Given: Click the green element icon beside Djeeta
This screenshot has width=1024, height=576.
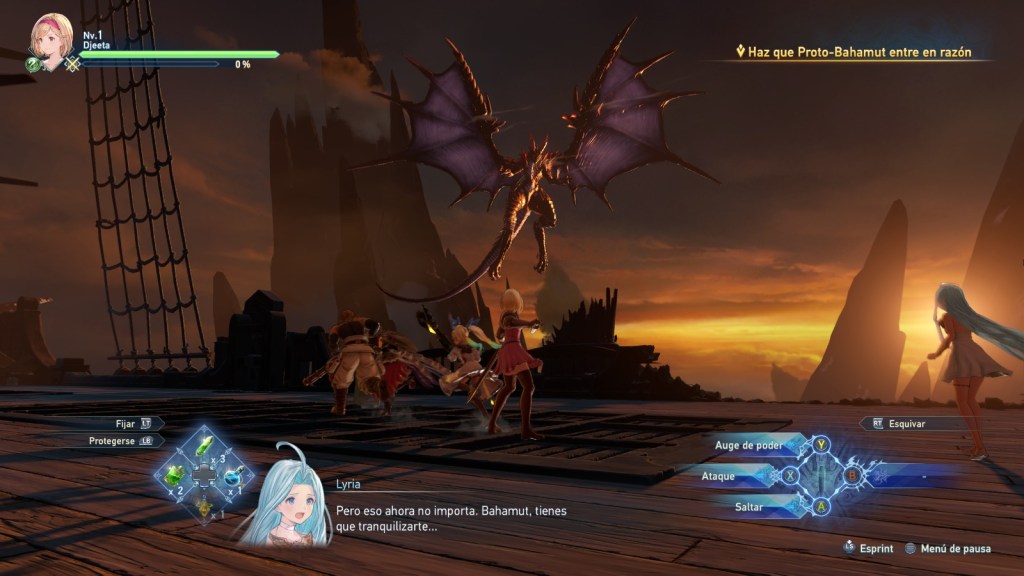Looking at the screenshot, I should tap(34, 64).
